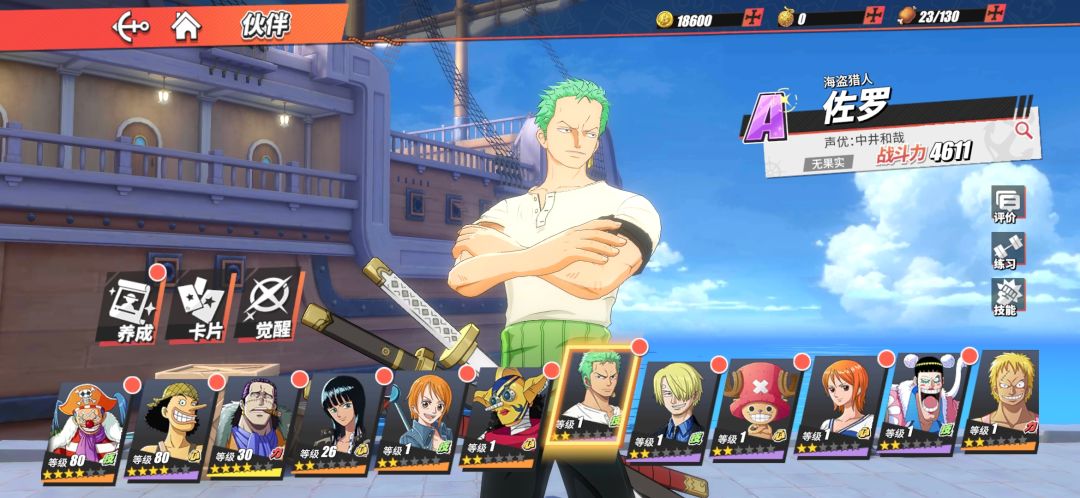Select Crocodile's level 30 card
The height and width of the screenshot is (498, 1080).
tap(250, 426)
